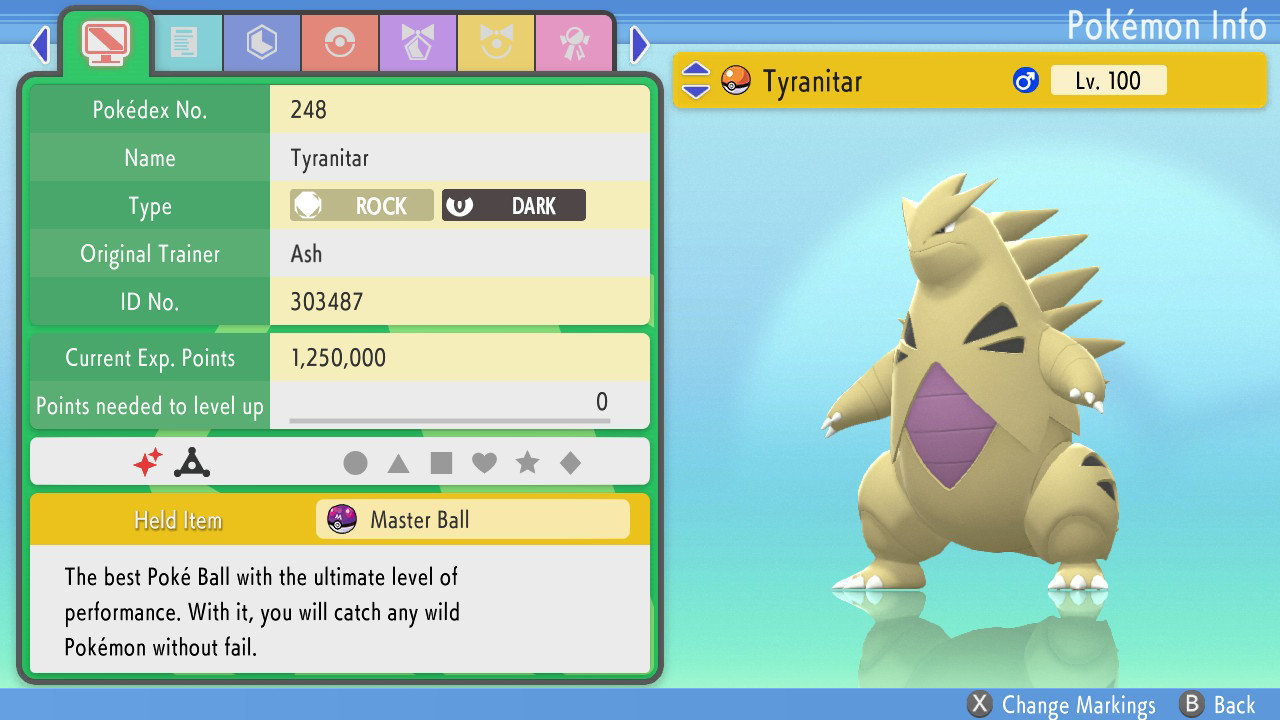View the pink Ribbons page
The image size is (1280, 720).
(x=574, y=42)
